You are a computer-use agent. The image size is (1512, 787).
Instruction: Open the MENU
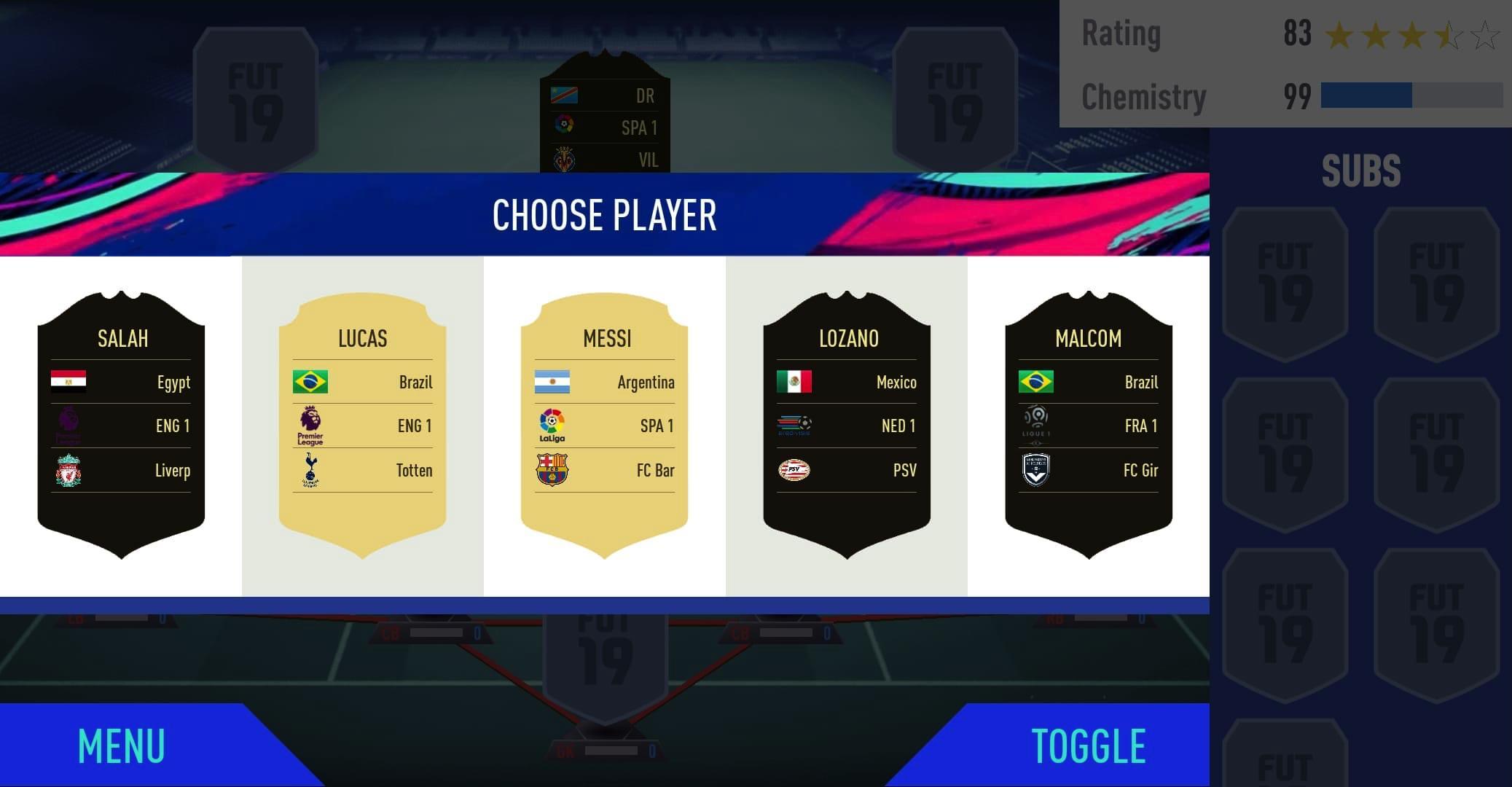point(120,745)
